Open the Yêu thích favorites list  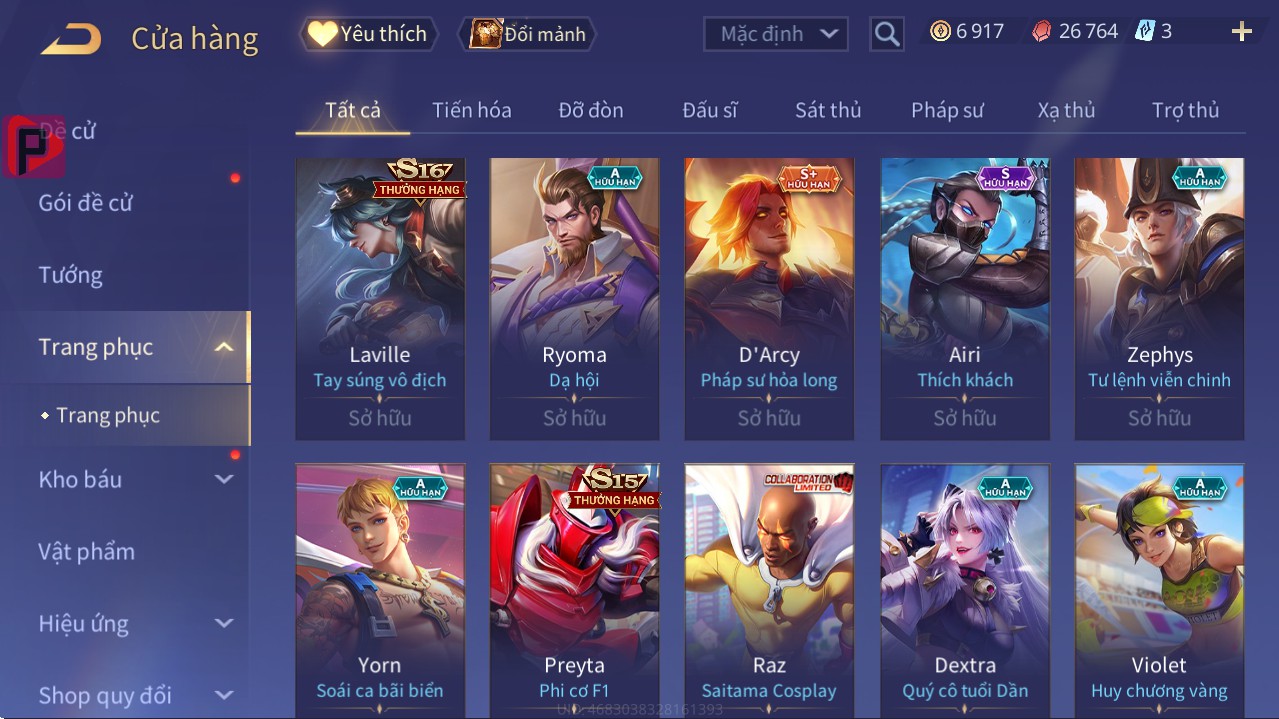pyautogui.click(x=367, y=34)
